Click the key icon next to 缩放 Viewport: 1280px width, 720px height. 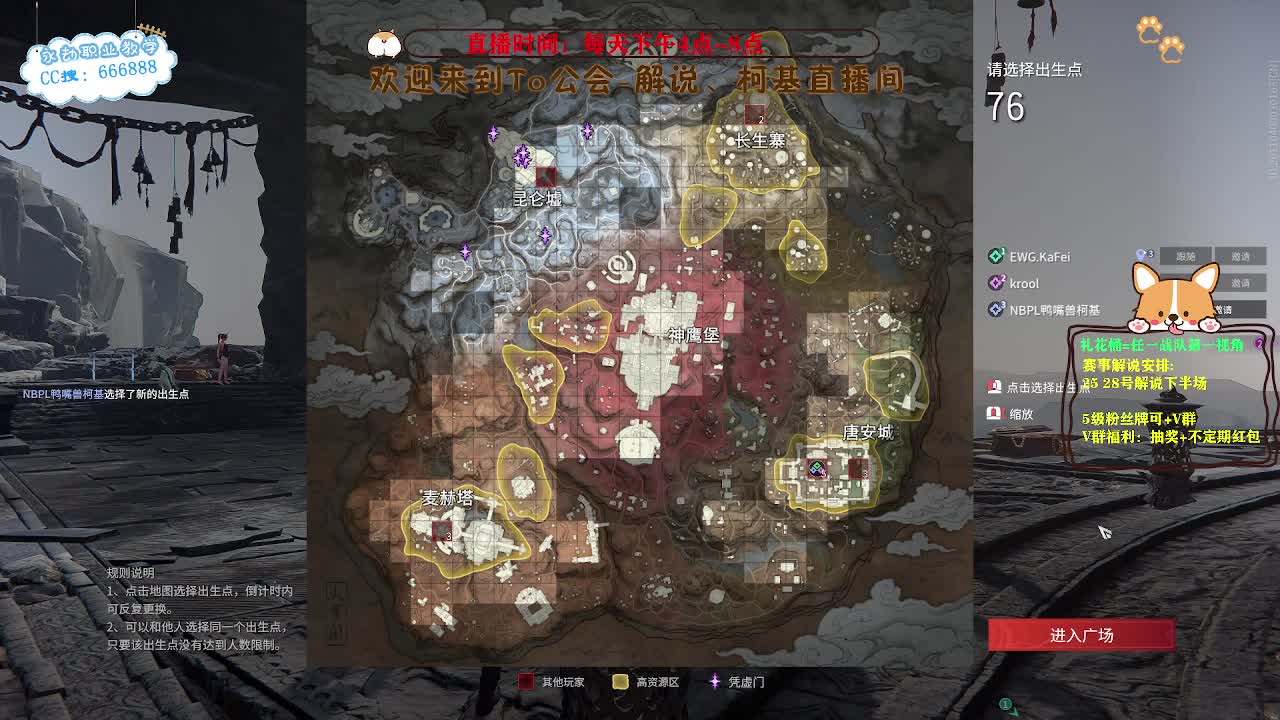pyautogui.click(x=994, y=412)
